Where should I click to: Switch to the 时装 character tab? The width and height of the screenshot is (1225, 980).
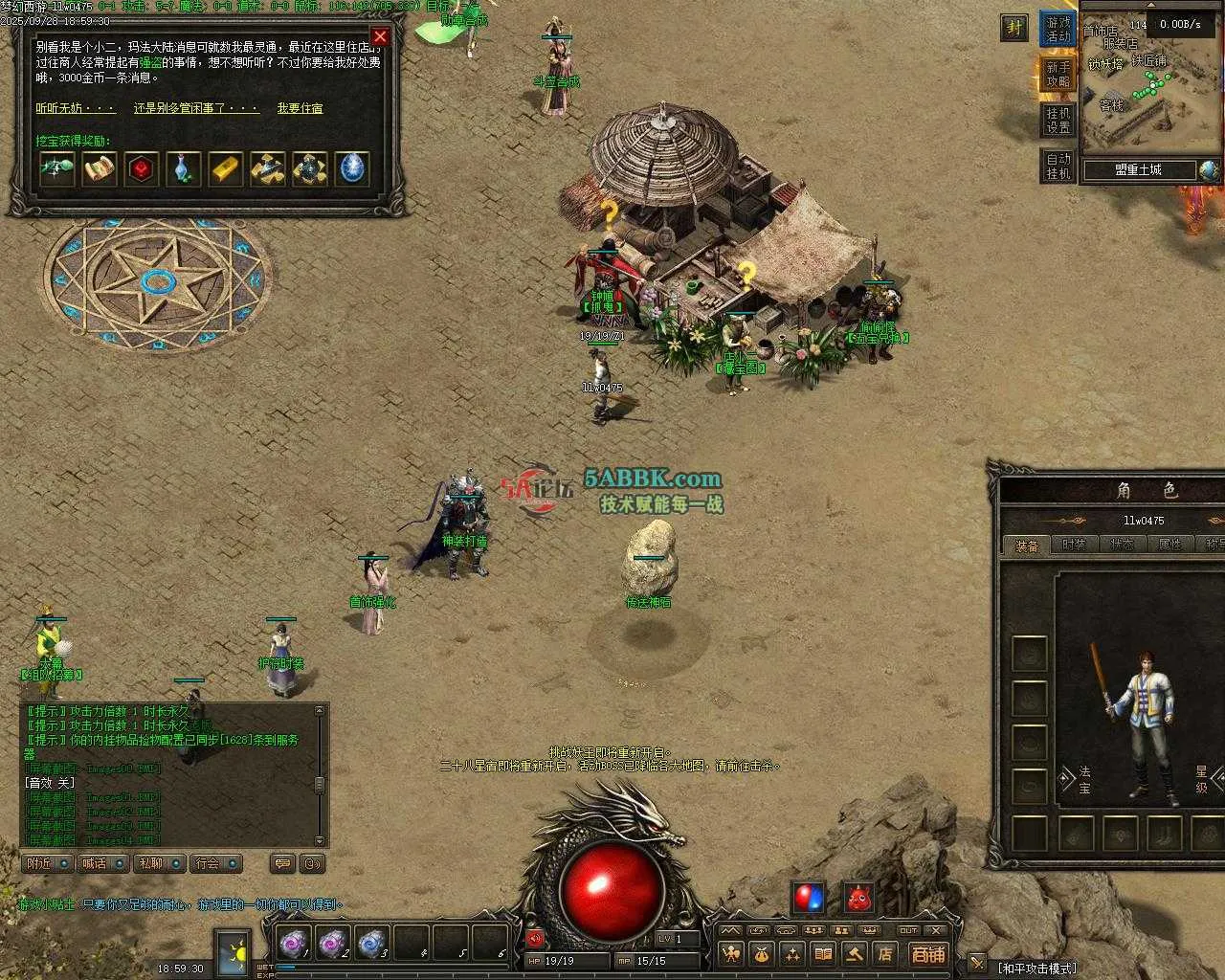(x=1074, y=545)
